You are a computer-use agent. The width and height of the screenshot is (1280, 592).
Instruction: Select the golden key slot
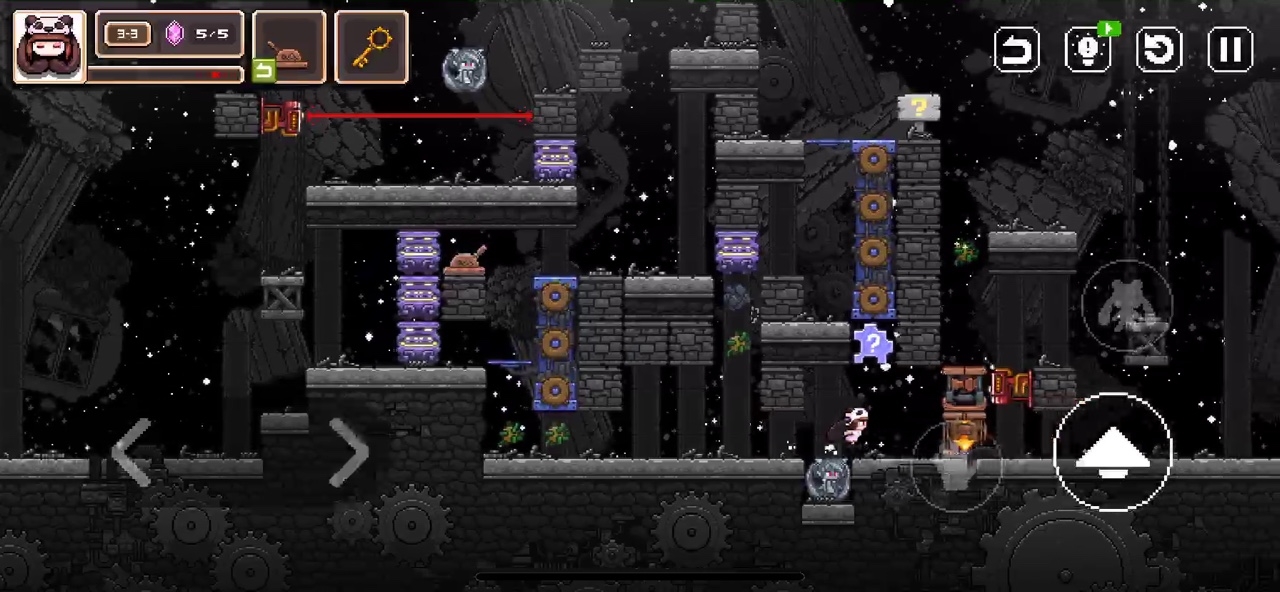(371, 47)
